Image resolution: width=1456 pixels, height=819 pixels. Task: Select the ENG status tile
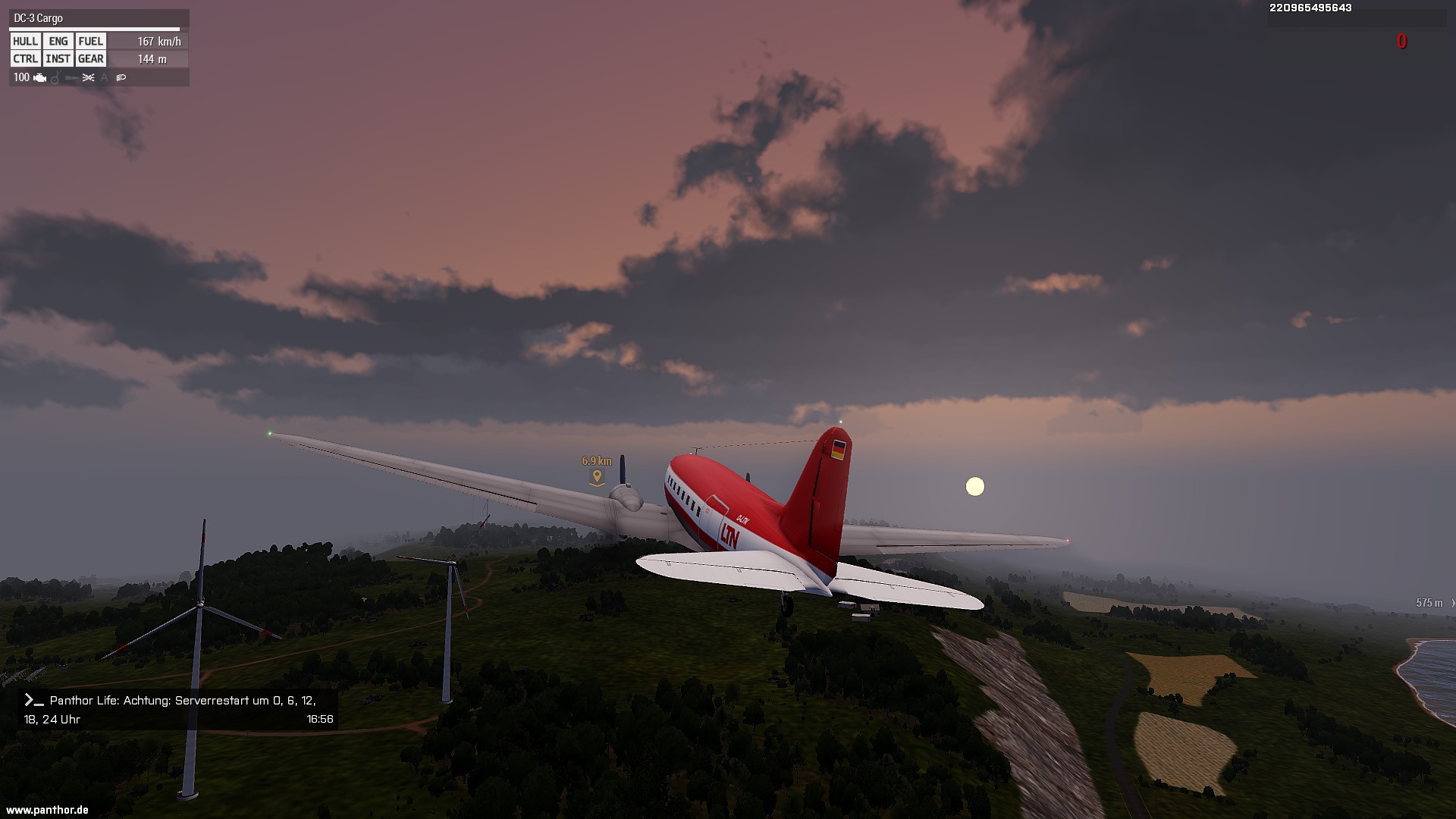tap(58, 42)
